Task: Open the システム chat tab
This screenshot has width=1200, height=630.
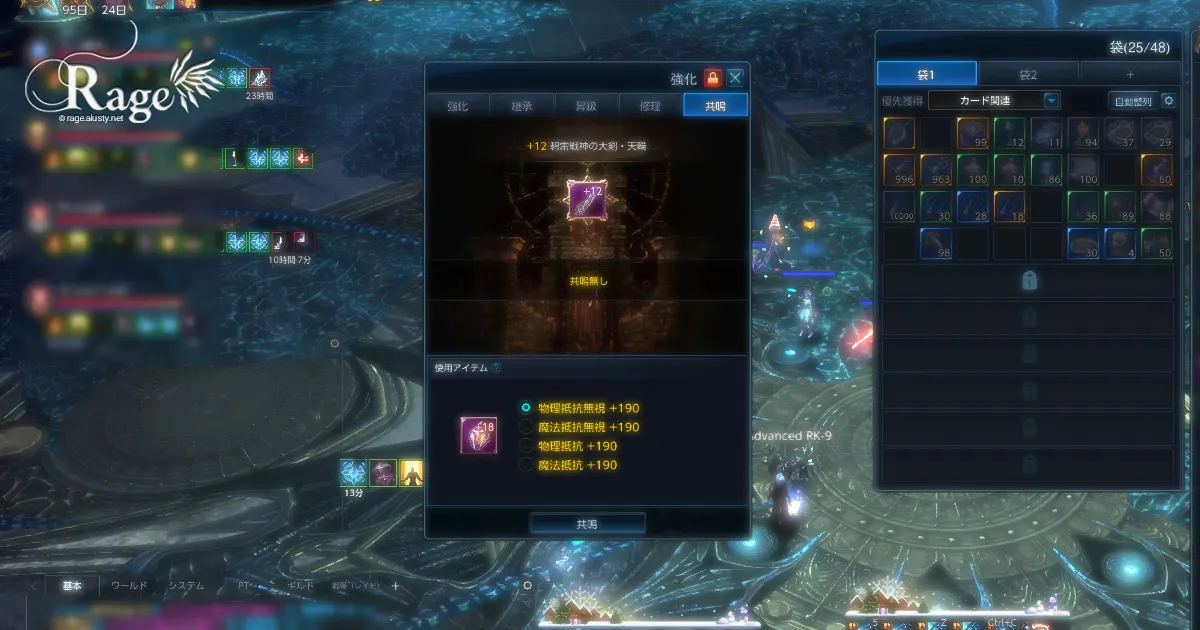Action: click(186, 586)
